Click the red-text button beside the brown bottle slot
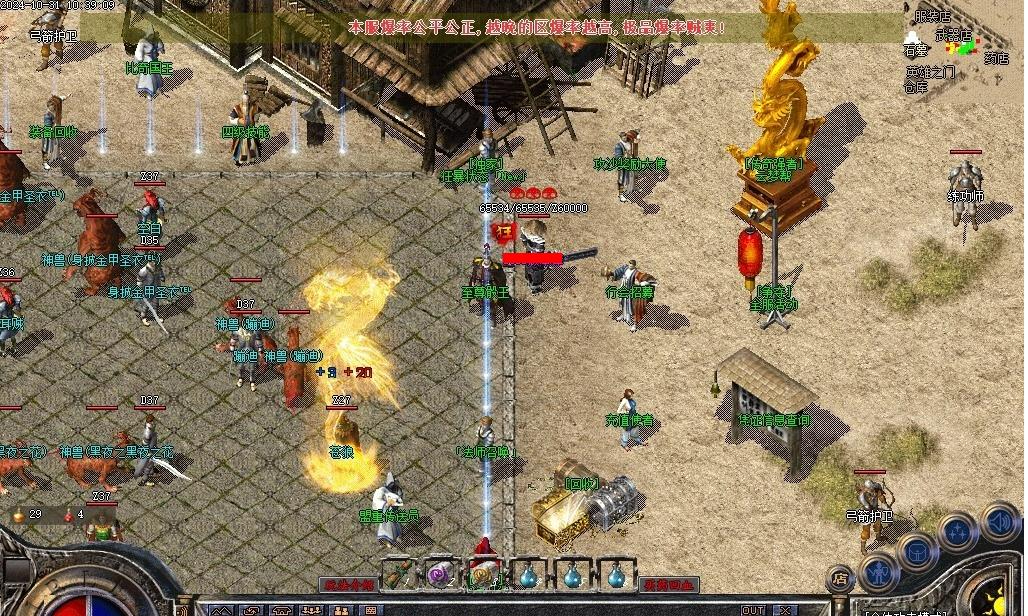The width and height of the screenshot is (1028, 616). 347,585
